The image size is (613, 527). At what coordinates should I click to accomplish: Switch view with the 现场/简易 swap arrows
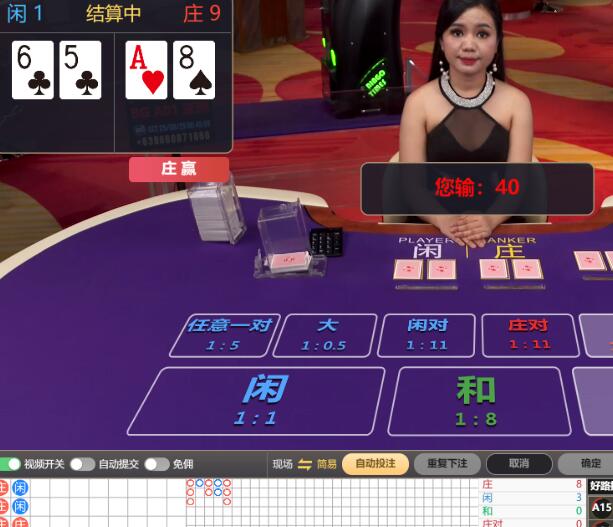pyautogui.click(x=305, y=464)
